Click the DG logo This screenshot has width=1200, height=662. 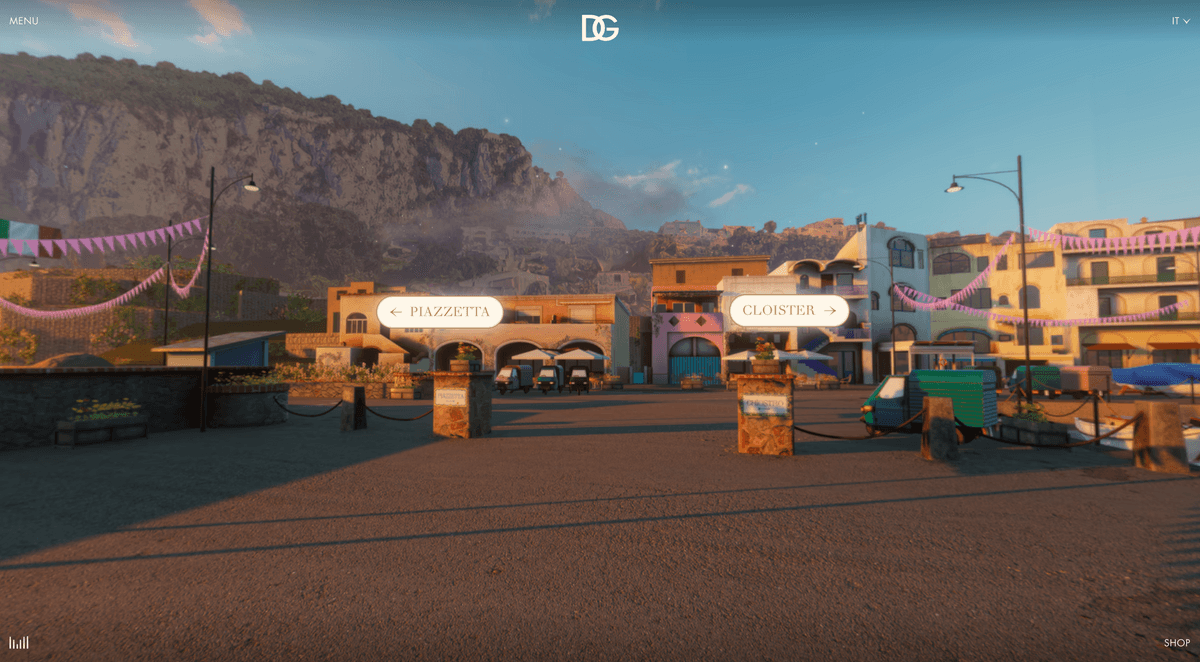600,28
